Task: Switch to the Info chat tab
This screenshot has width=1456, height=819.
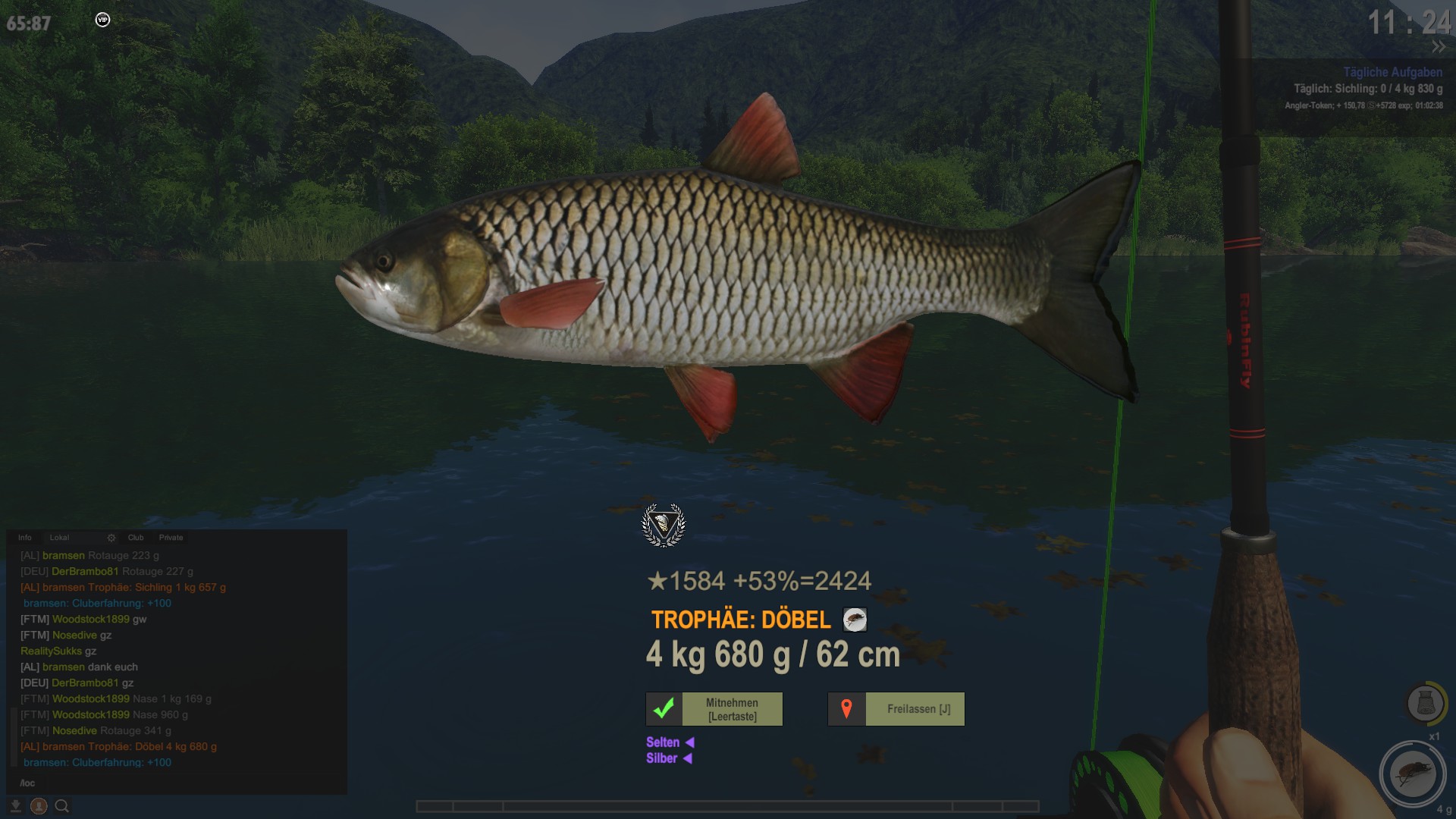Action: coord(25,538)
